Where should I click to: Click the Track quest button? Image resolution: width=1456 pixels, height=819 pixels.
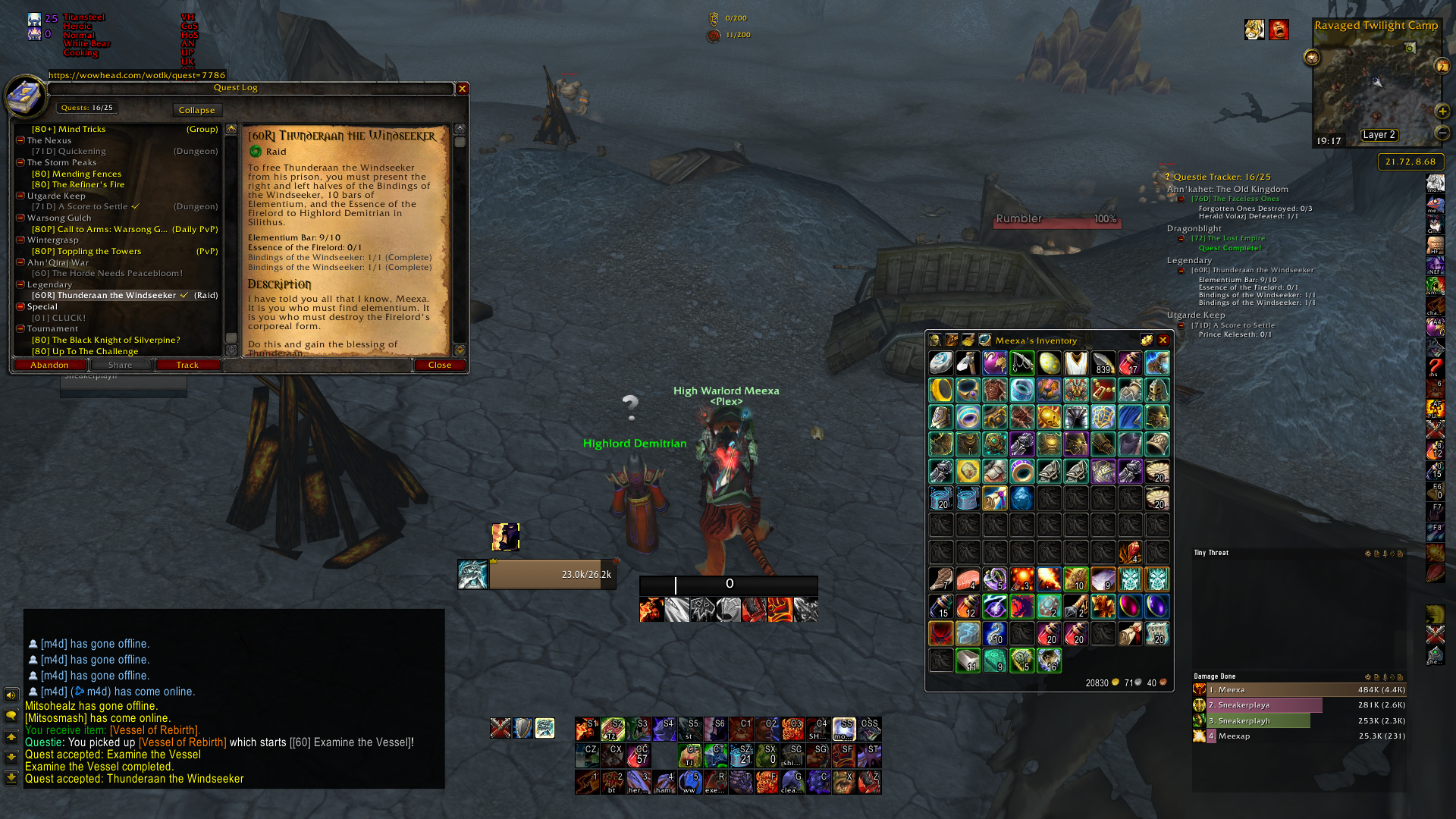point(187,365)
